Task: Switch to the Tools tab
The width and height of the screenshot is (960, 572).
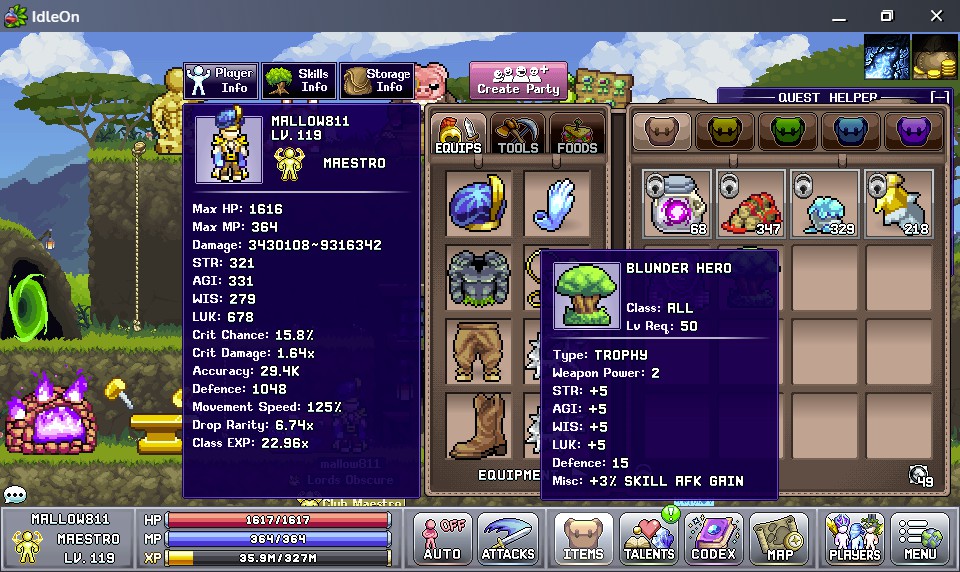Action: (x=518, y=134)
